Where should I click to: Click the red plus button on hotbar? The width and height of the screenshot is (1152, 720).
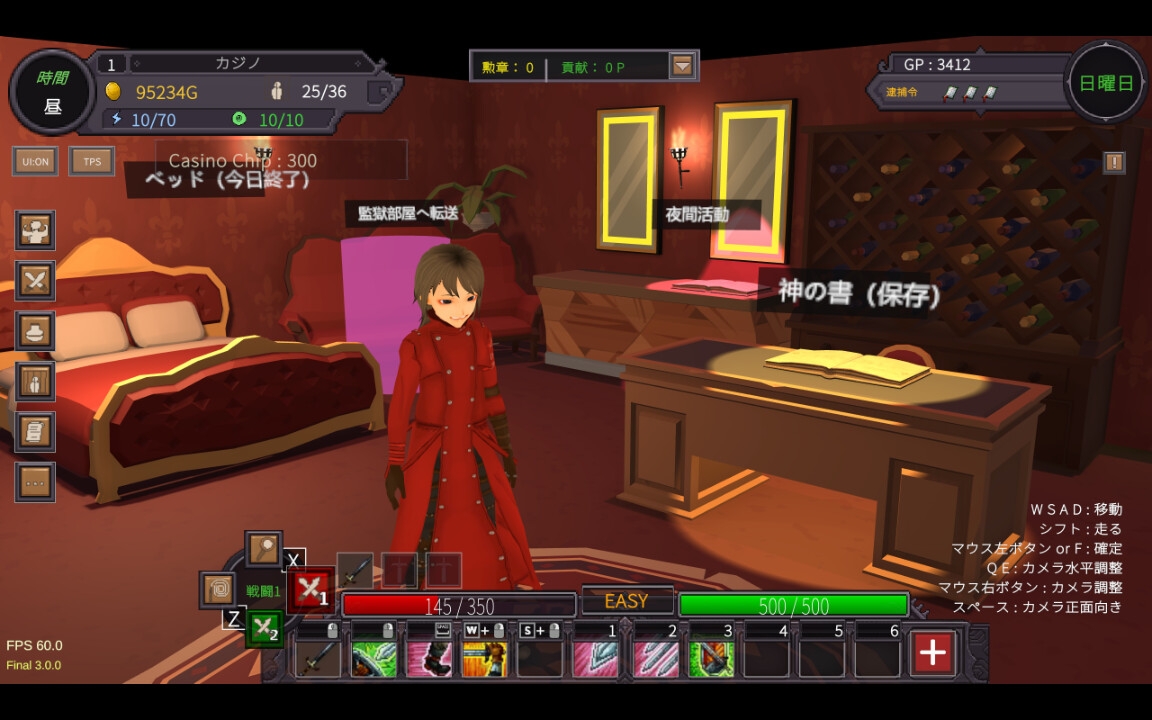(932, 653)
